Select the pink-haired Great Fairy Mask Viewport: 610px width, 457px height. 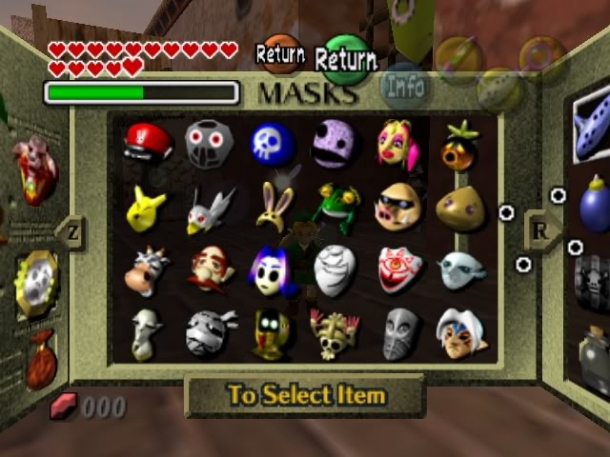[397, 144]
